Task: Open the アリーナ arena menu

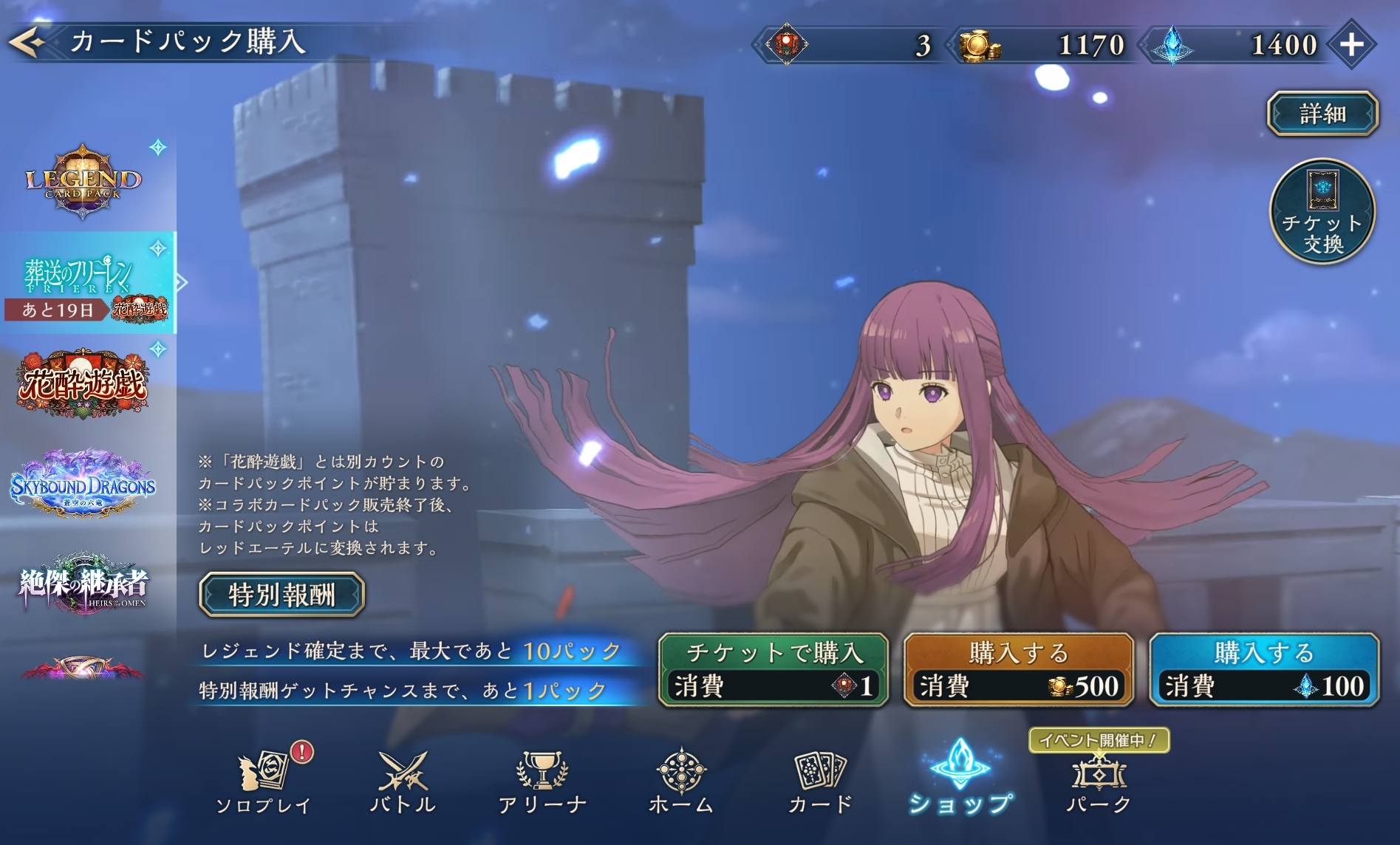Action: pos(542,781)
